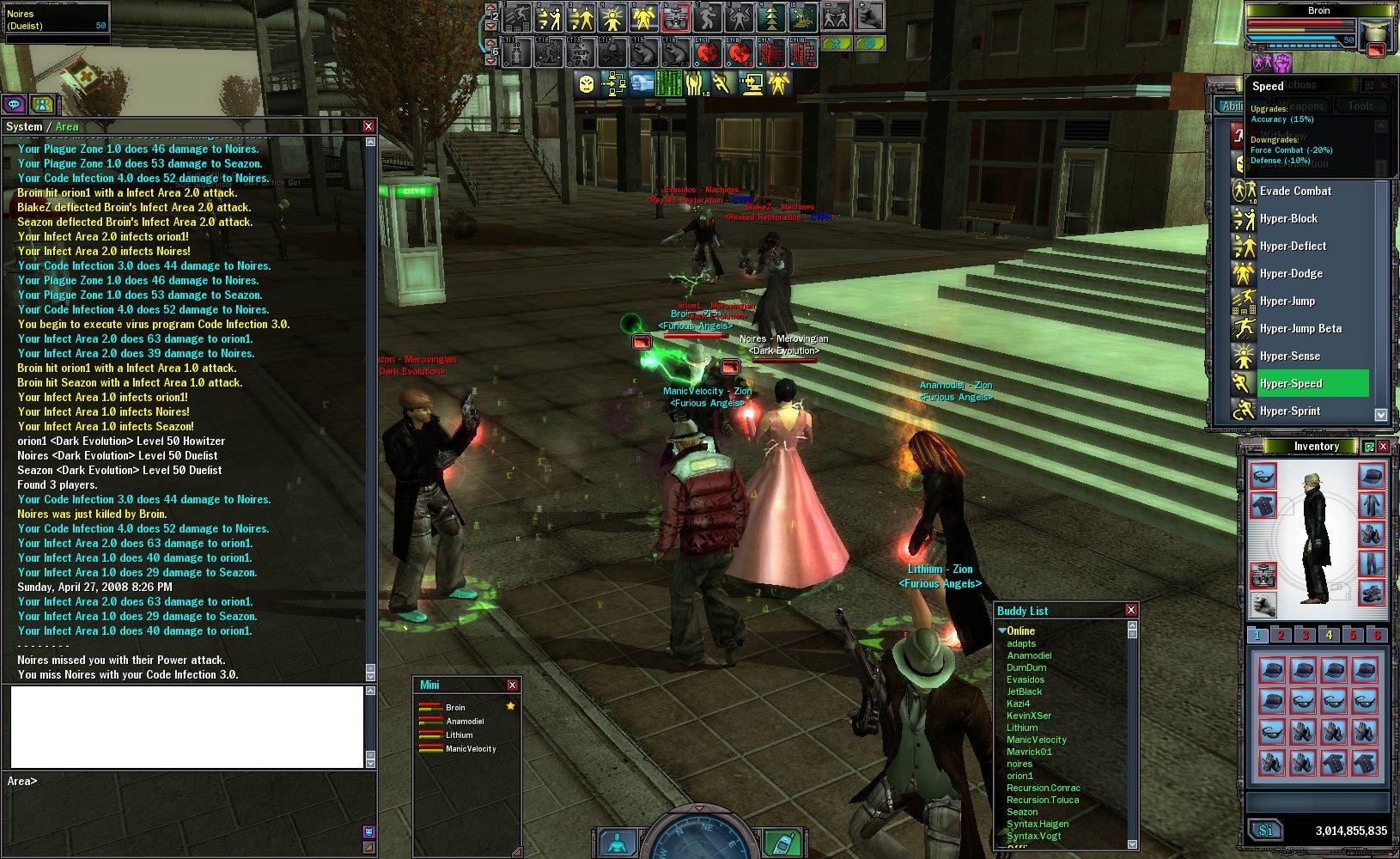Screen dimensions: 1400x859
Task: Close the System / Area chat window
Action: pos(368,126)
